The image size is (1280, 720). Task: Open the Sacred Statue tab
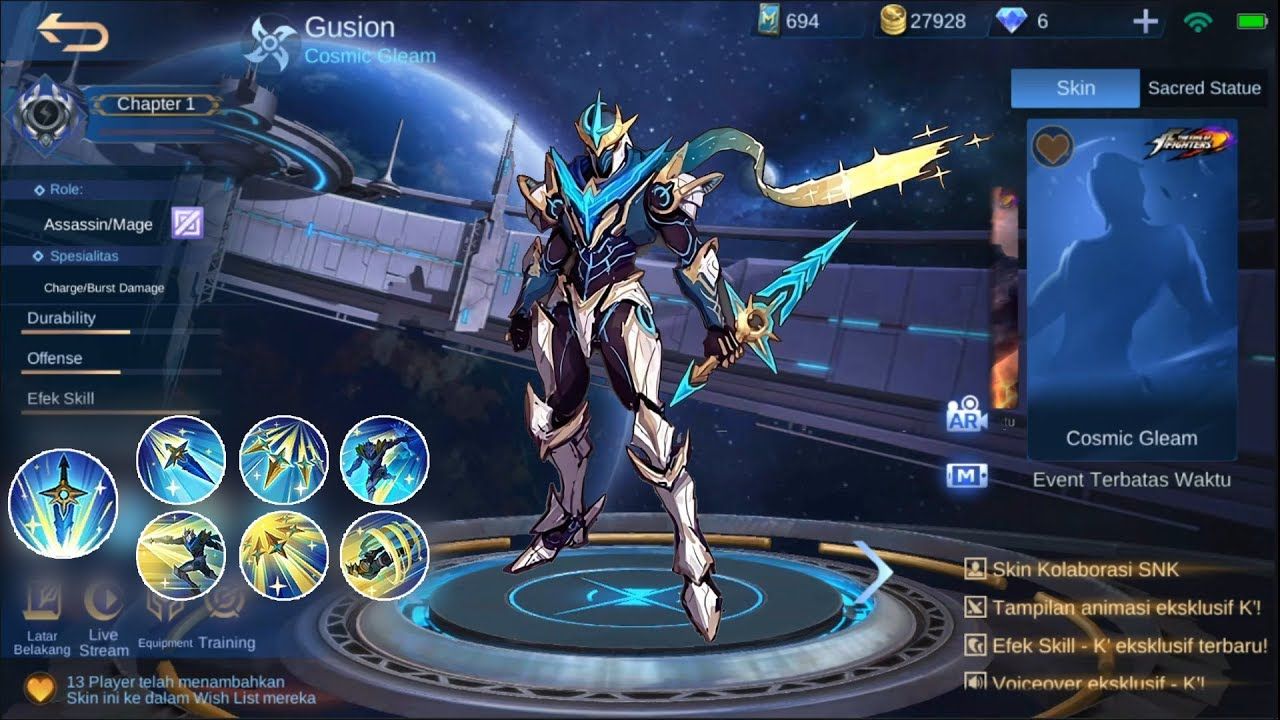pyautogui.click(x=1203, y=88)
